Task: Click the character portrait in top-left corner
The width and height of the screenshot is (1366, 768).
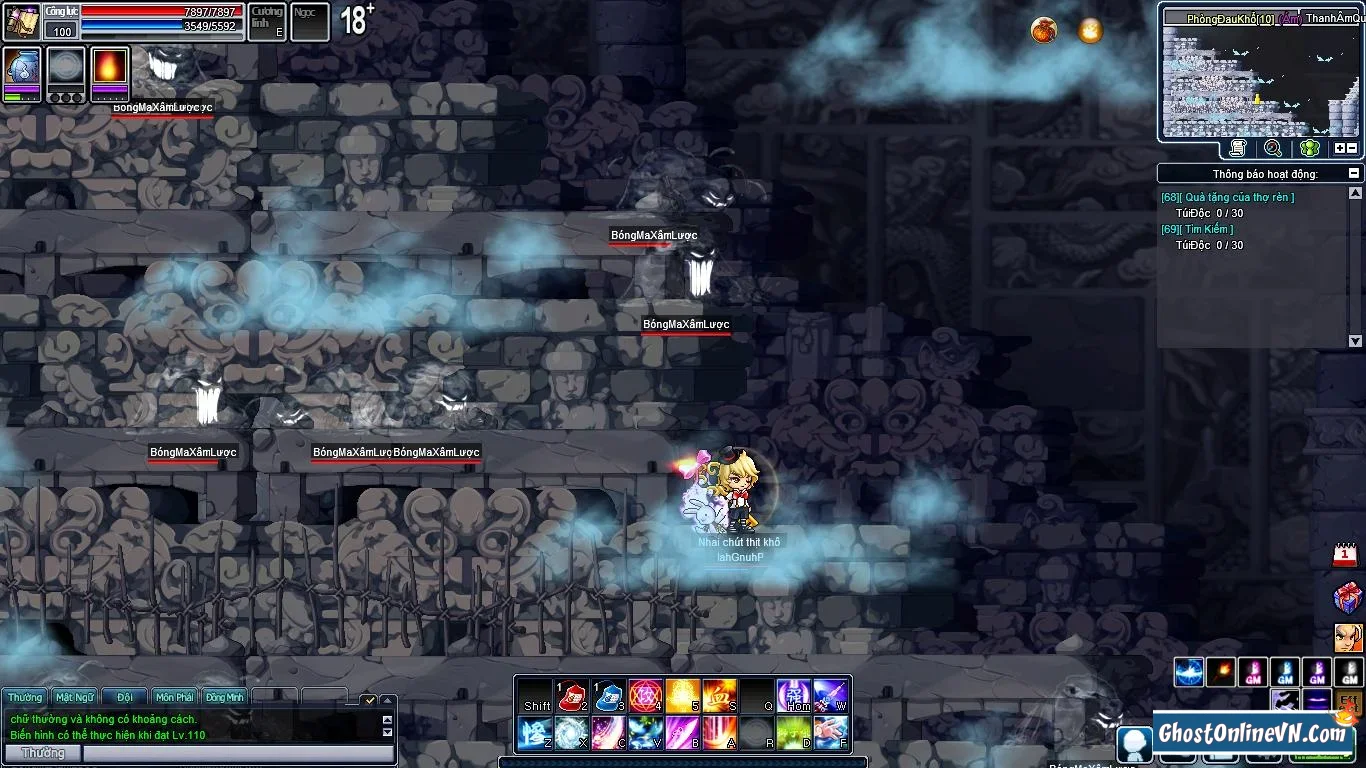Action: click(x=22, y=22)
